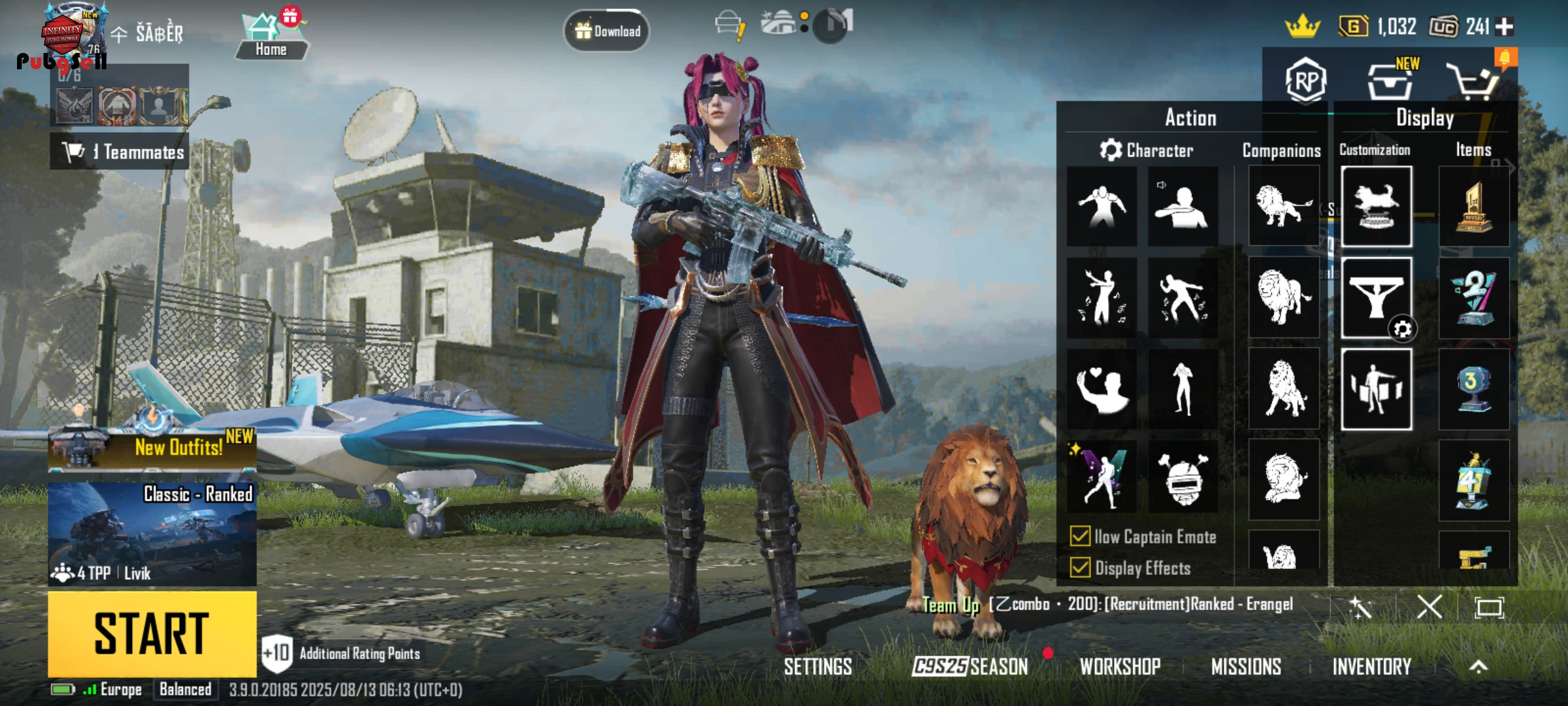Add UC with the plus button
Image resolution: width=1568 pixels, height=706 pixels.
coord(1504,27)
